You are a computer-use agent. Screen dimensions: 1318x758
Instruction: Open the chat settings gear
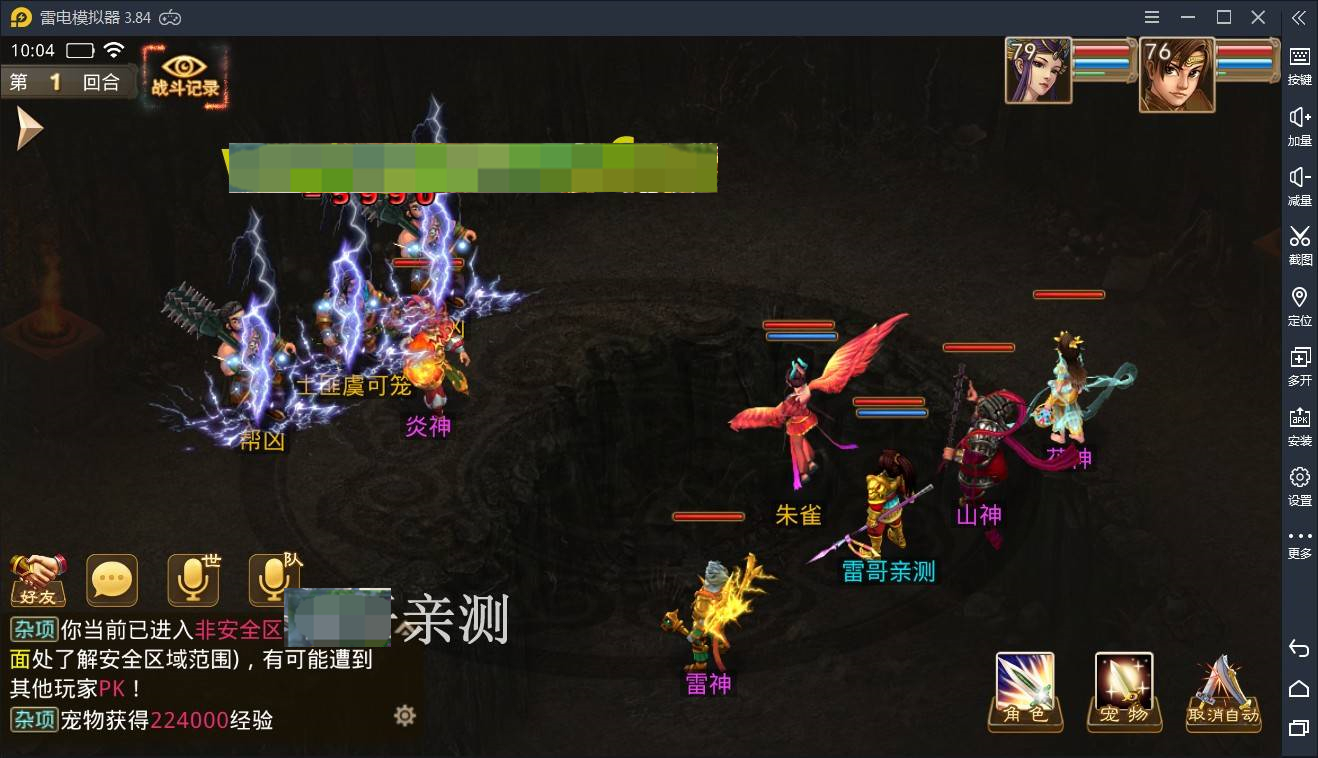[404, 716]
